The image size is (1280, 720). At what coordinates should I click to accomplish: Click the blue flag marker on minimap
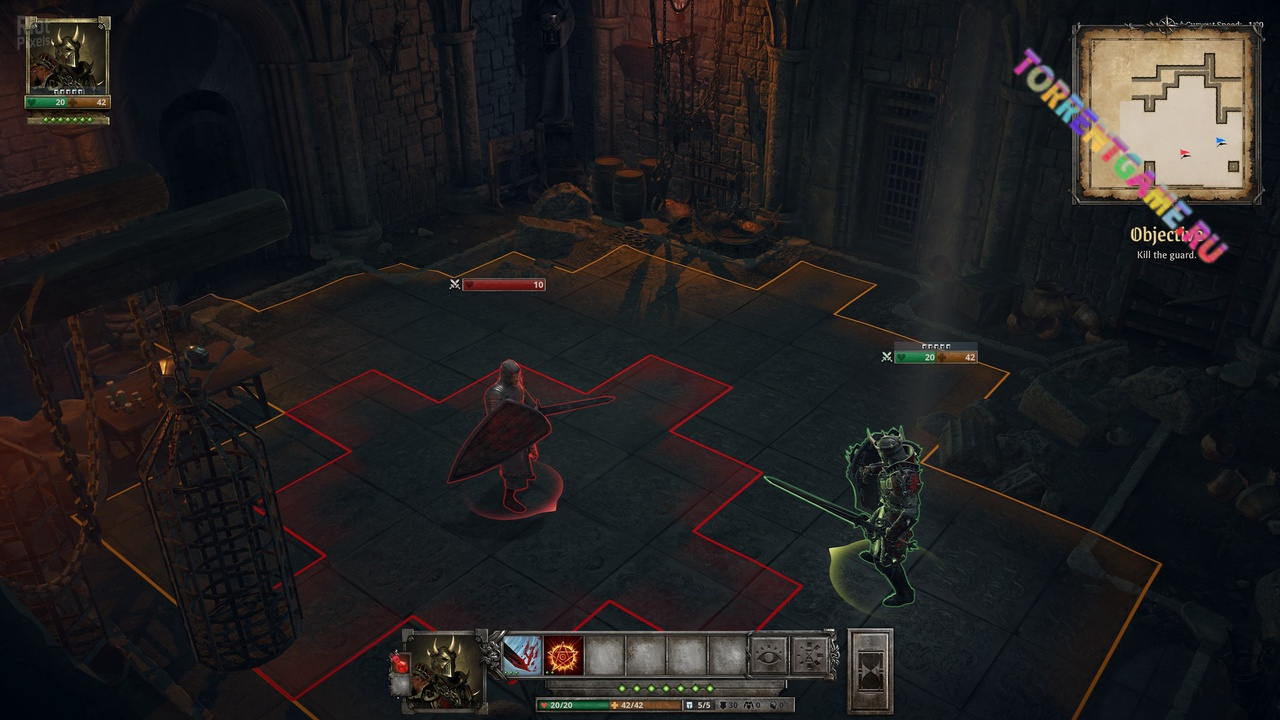click(1221, 142)
